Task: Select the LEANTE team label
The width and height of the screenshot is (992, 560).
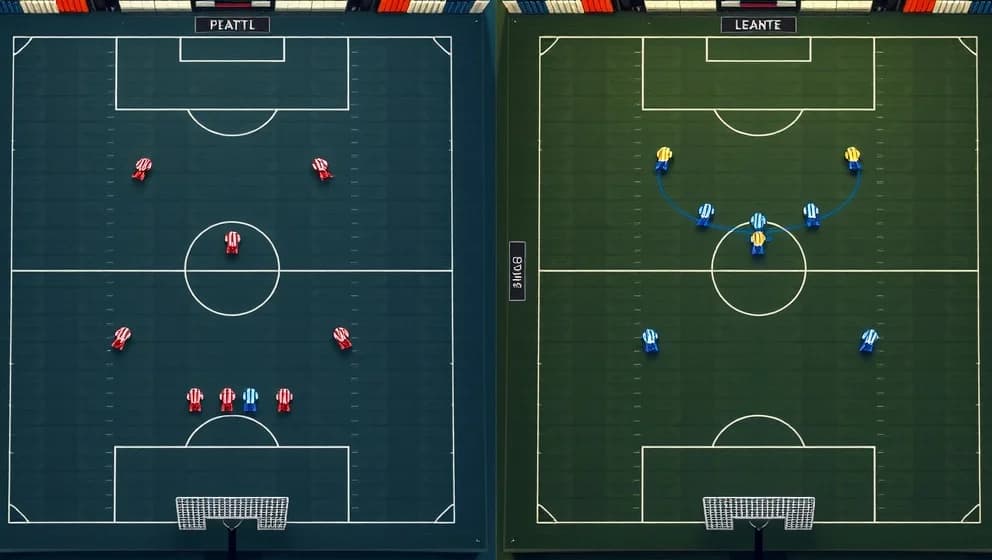Action: coord(758,24)
